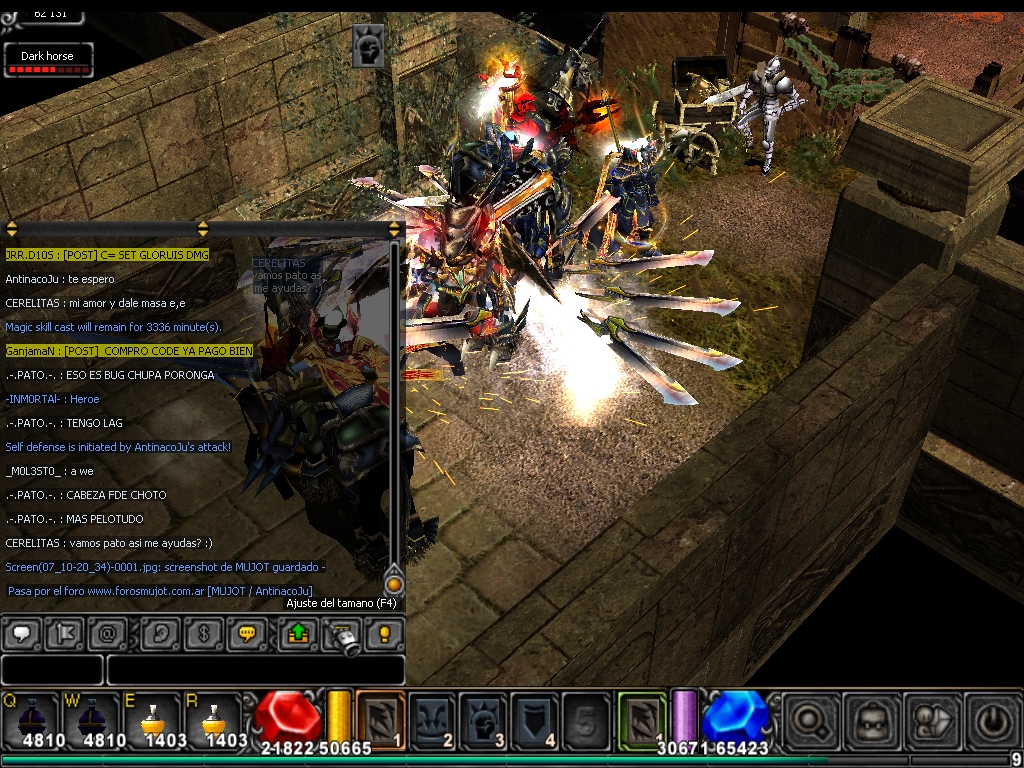
Task: Click the orange chat scrollbar knob
Action: [x=394, y=583]
